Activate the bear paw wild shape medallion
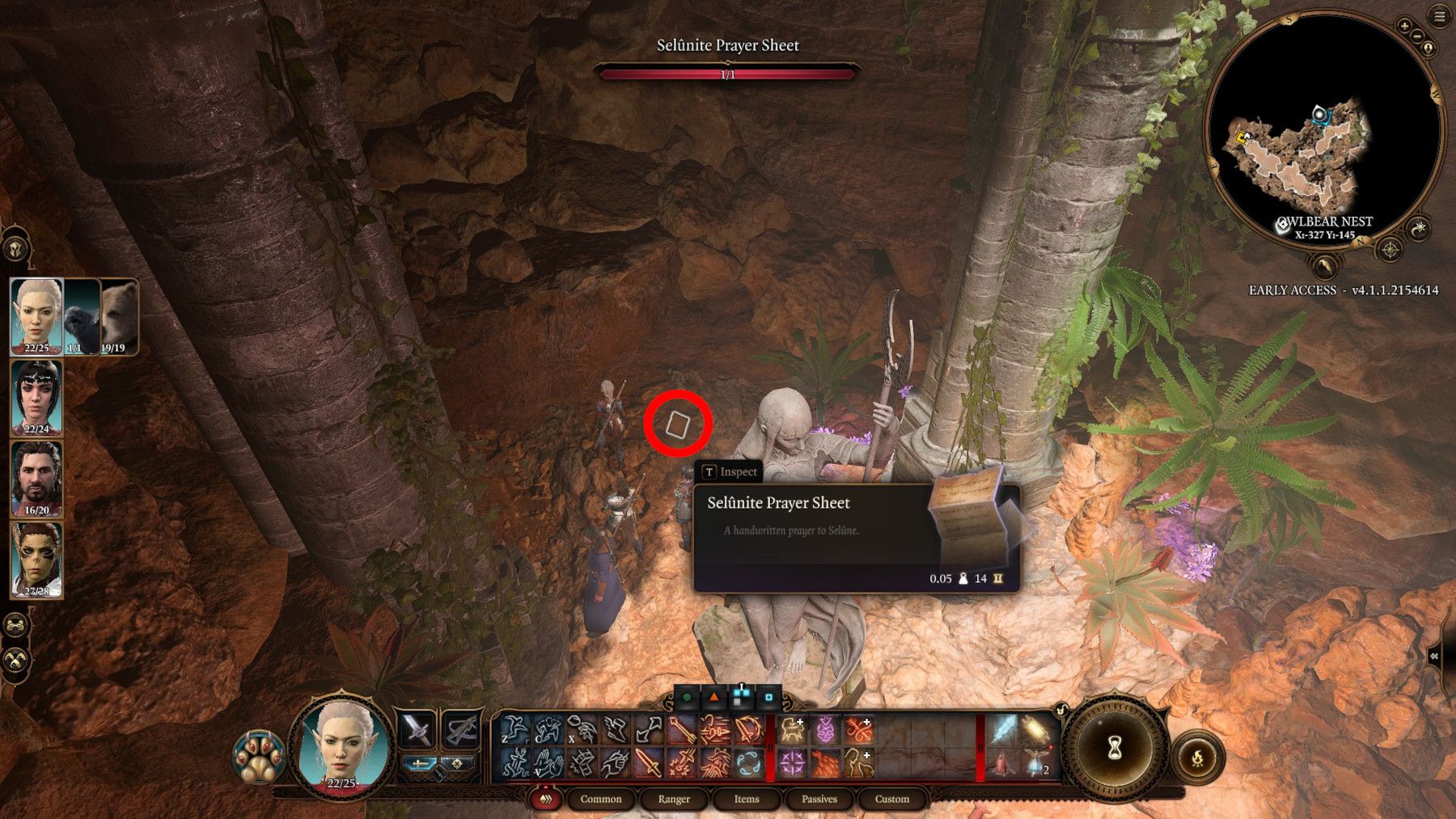Image resolution: width=1456 pixels, height=819 pixels. click(x=259, y=758)
